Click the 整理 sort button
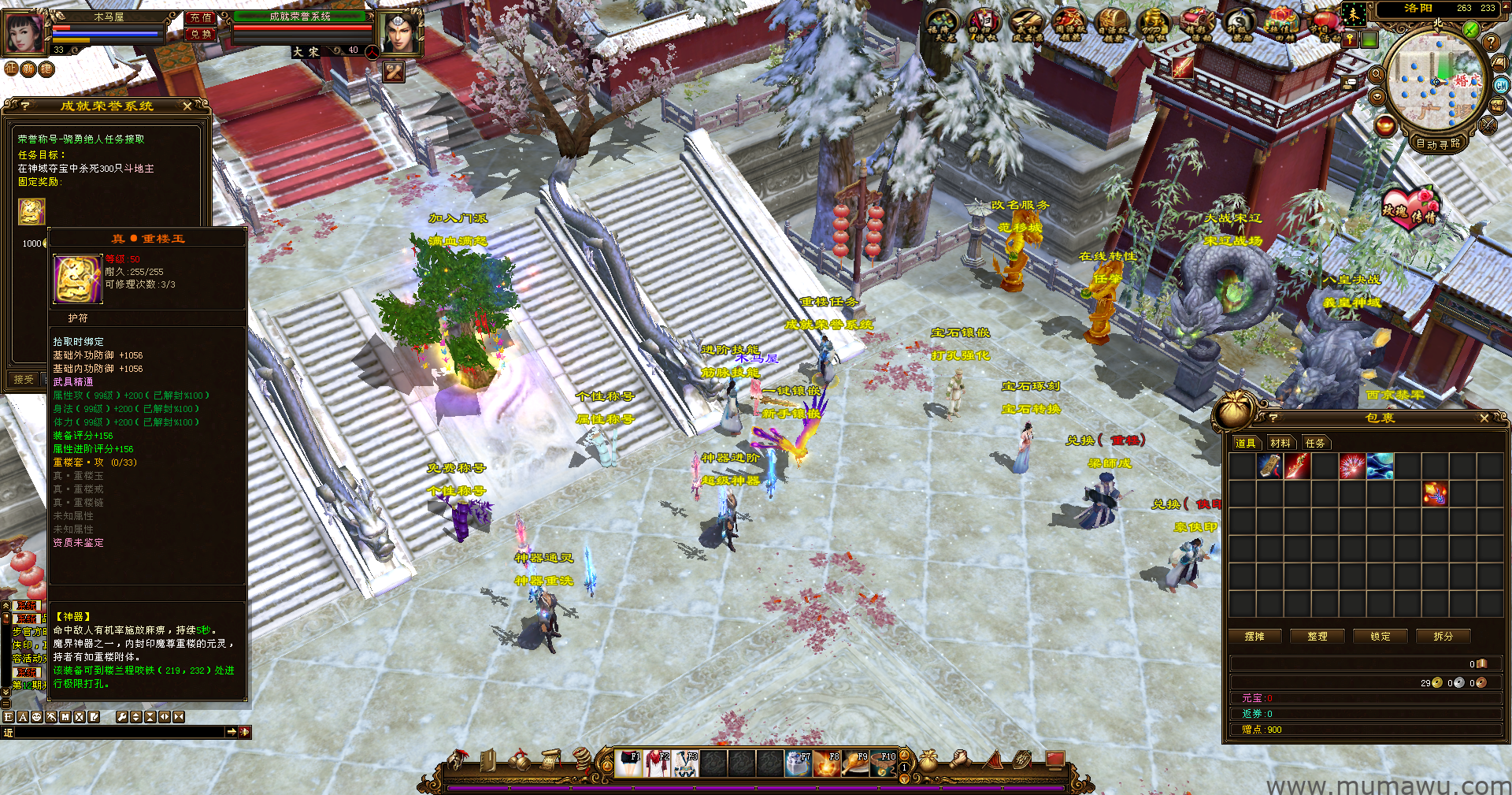 pyautogui.click(x=1317, y=637)
